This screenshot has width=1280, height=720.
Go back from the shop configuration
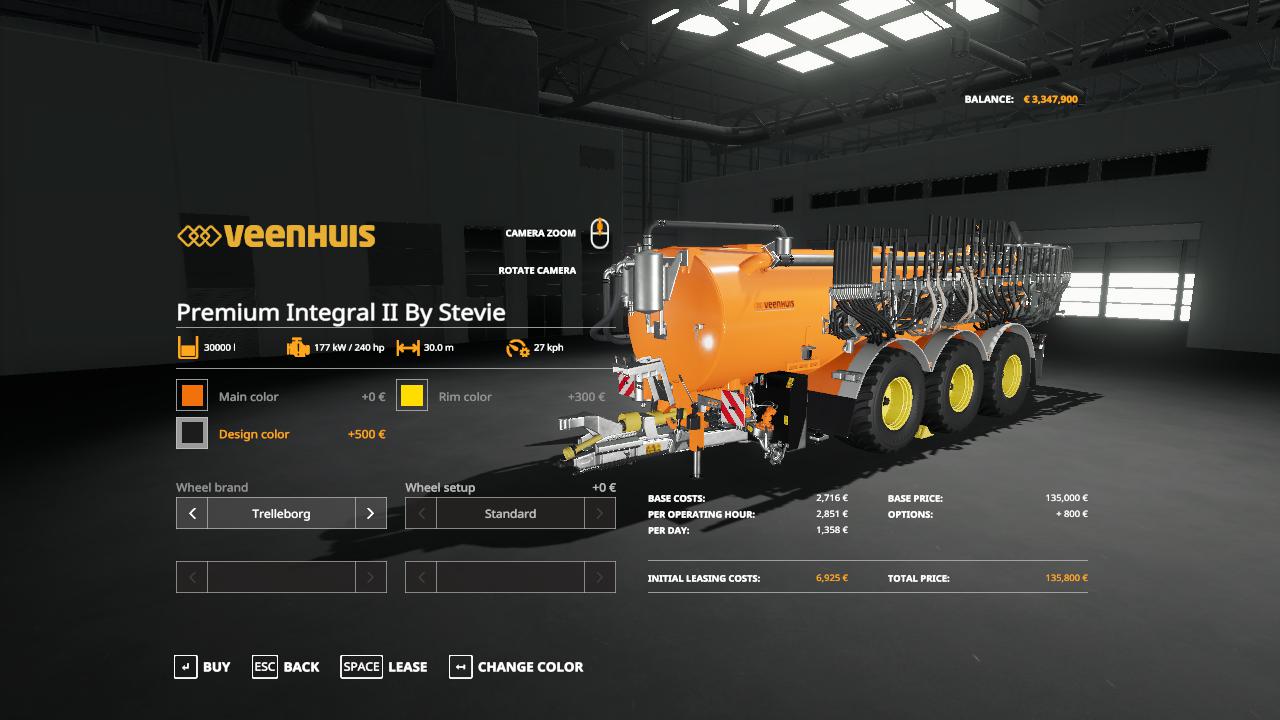point(286,667)
